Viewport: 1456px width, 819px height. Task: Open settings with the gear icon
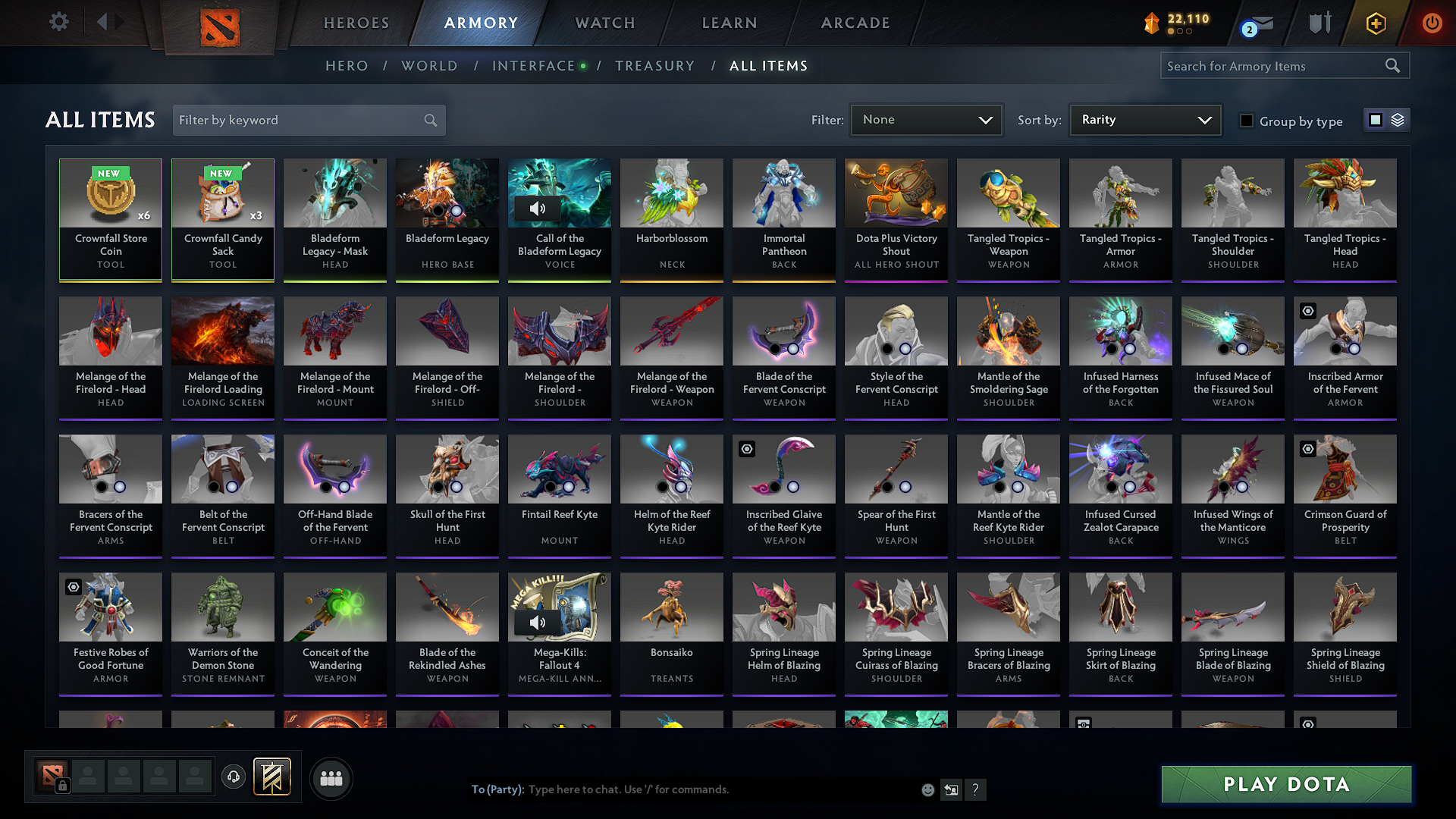coord(58,22)
